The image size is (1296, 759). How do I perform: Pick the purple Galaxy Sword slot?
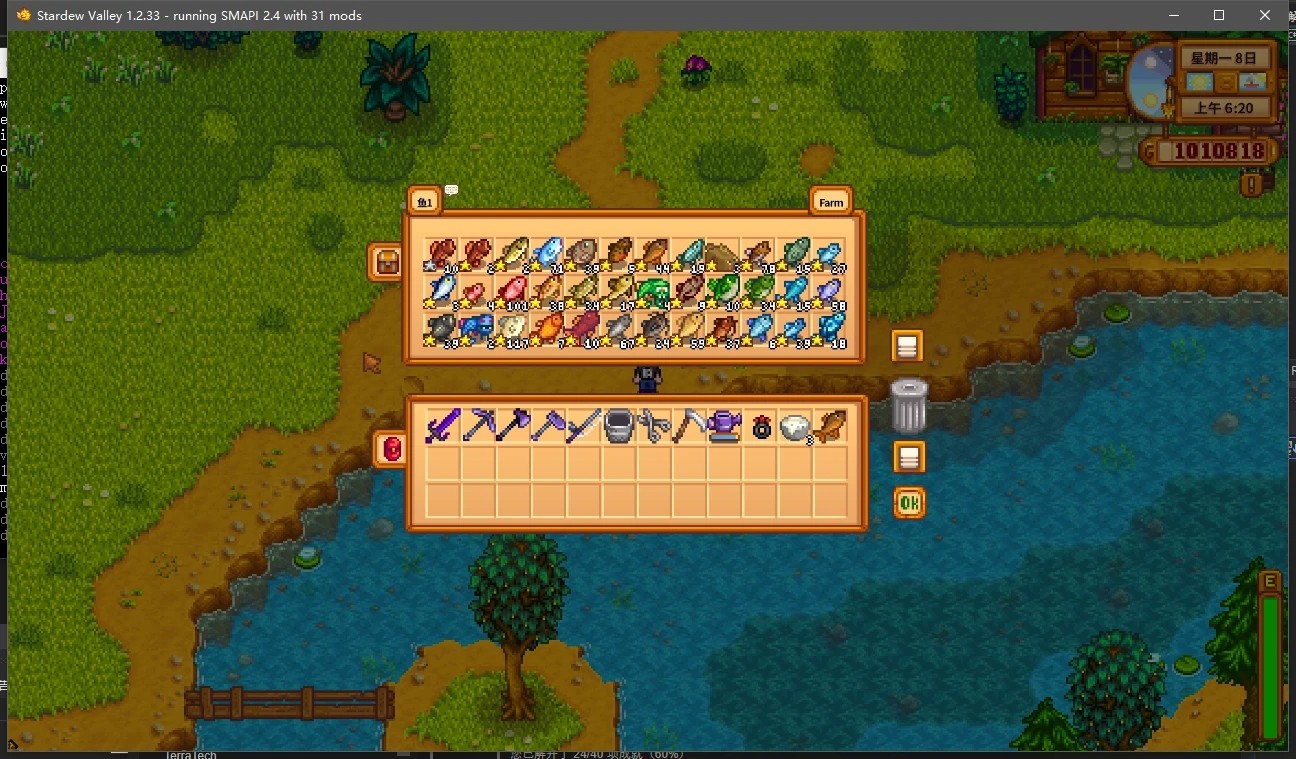[442, 426]
